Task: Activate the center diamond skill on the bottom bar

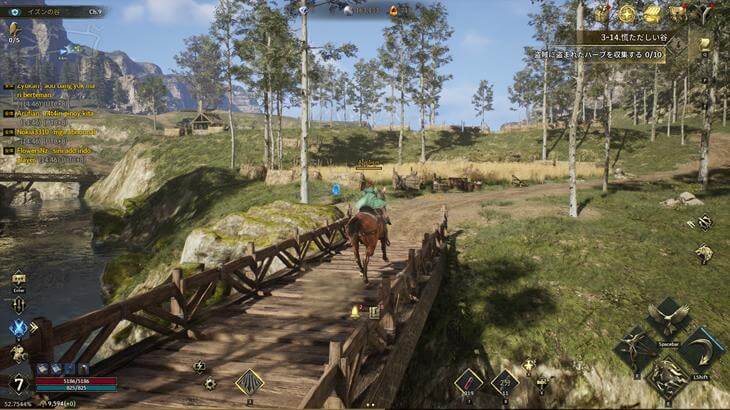Action: tap(249, 382)
